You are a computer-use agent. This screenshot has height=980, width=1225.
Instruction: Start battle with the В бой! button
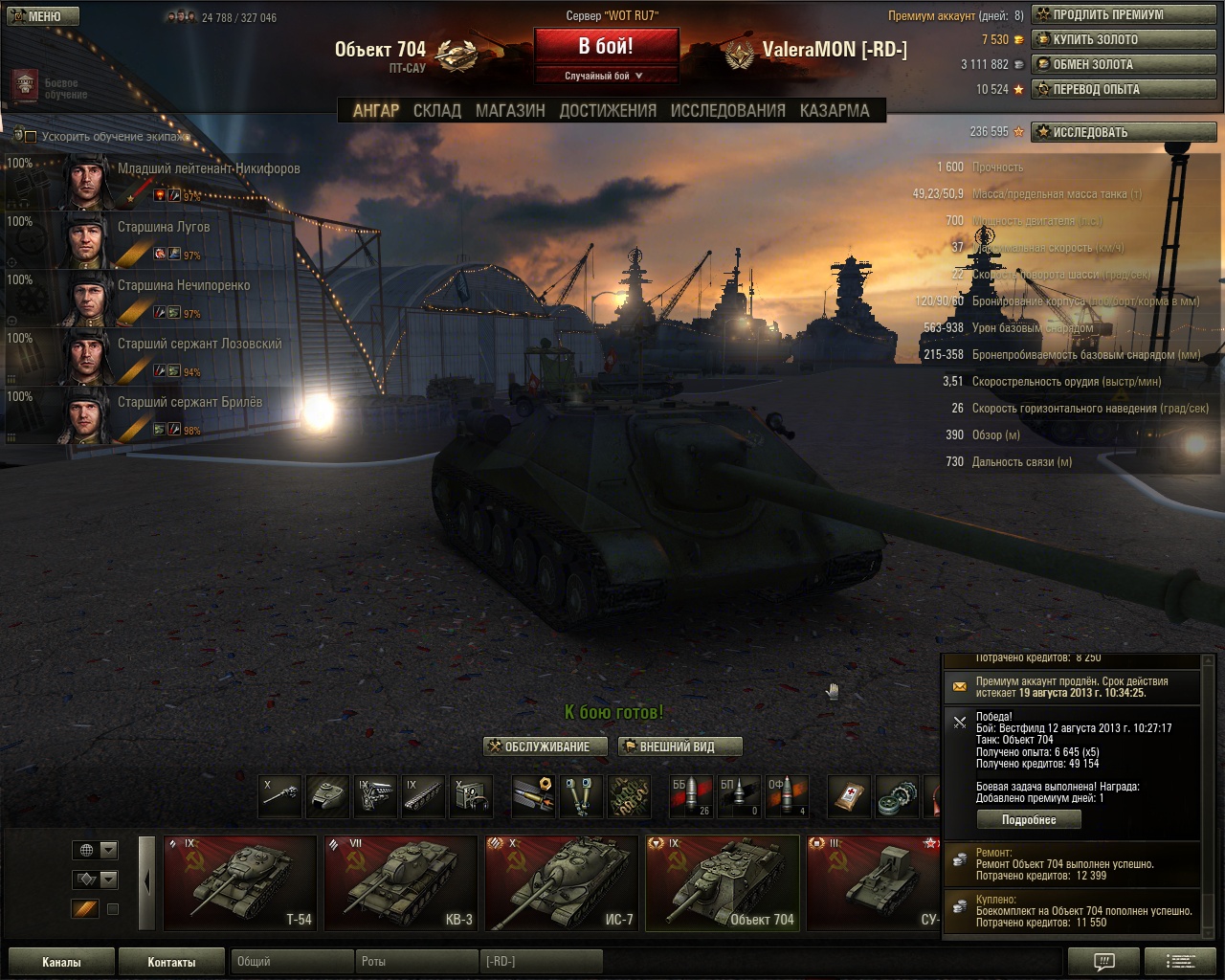coord(606,47)
